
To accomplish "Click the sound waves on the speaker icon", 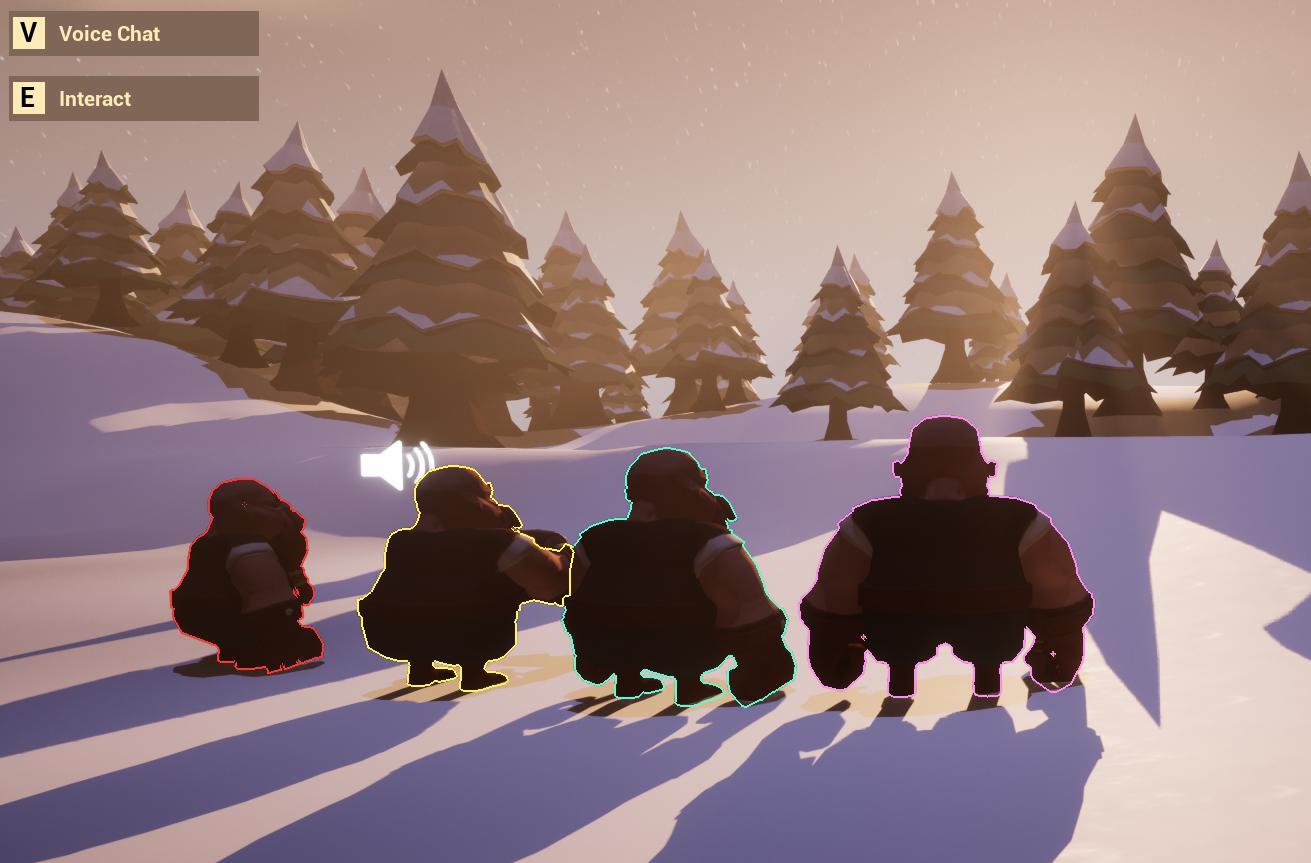I will tap(420, 460).
